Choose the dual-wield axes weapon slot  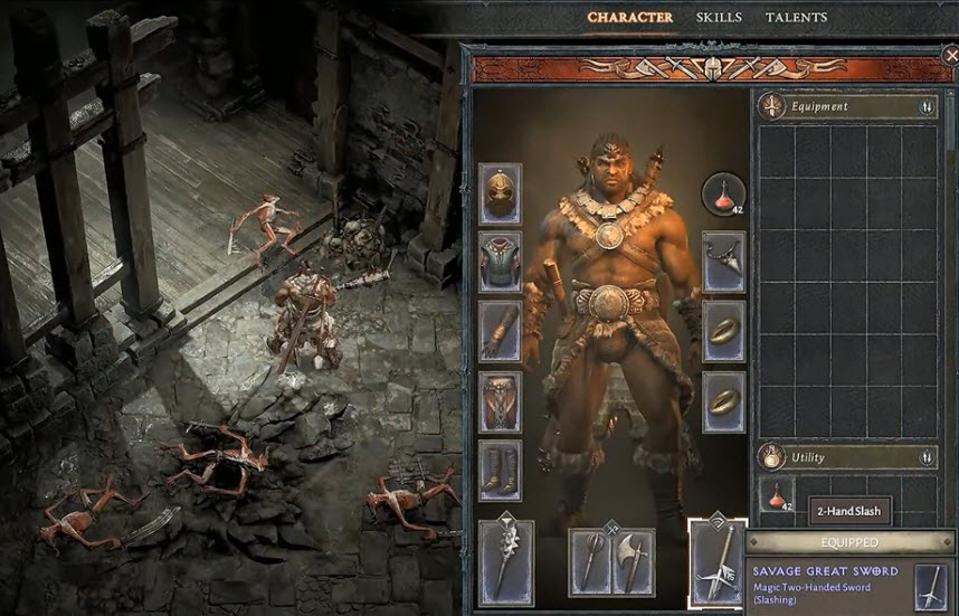coord(612,563)
